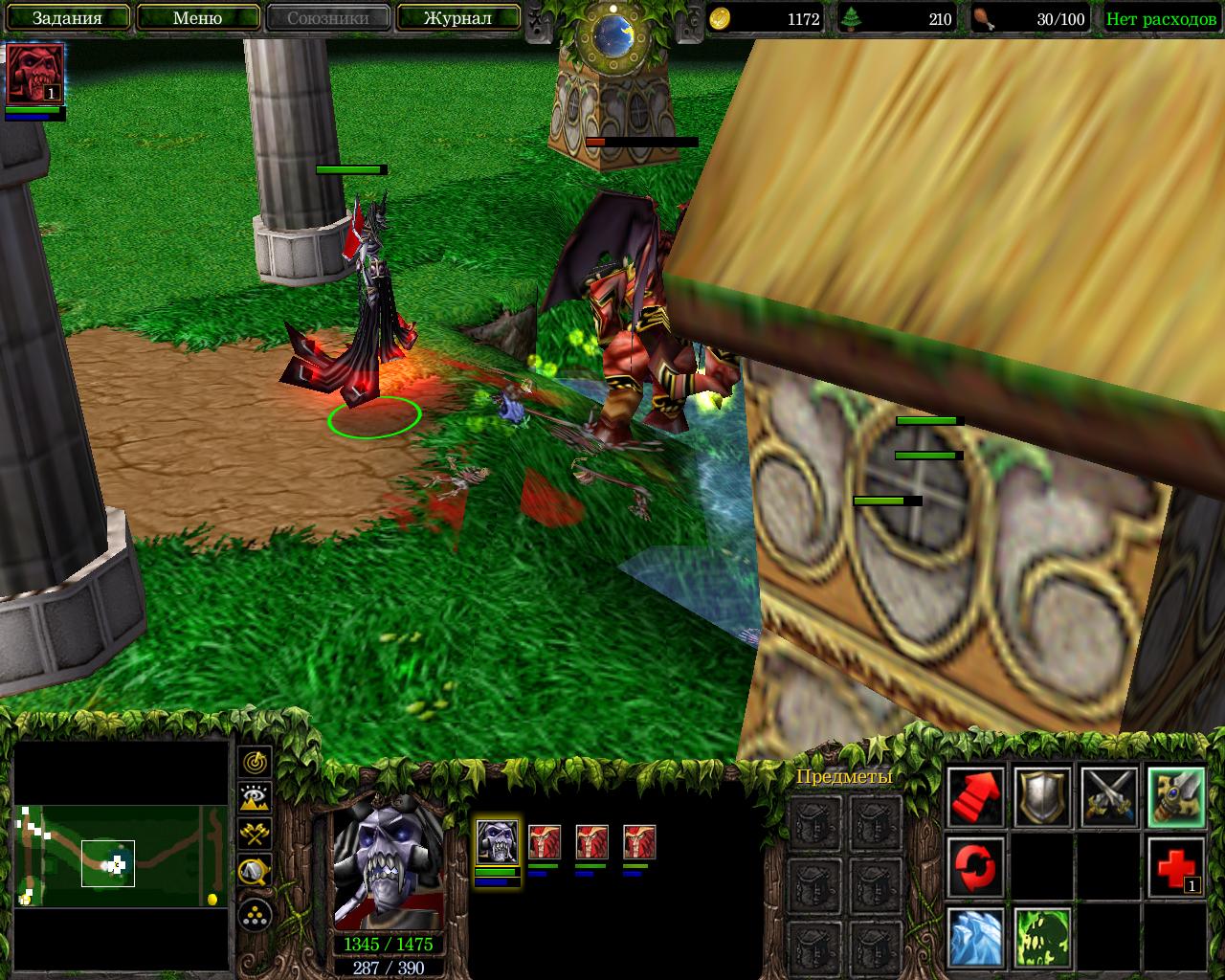The image size is (1225, 980).
Task: Click the Lich hero portrait
Action: 388,868
